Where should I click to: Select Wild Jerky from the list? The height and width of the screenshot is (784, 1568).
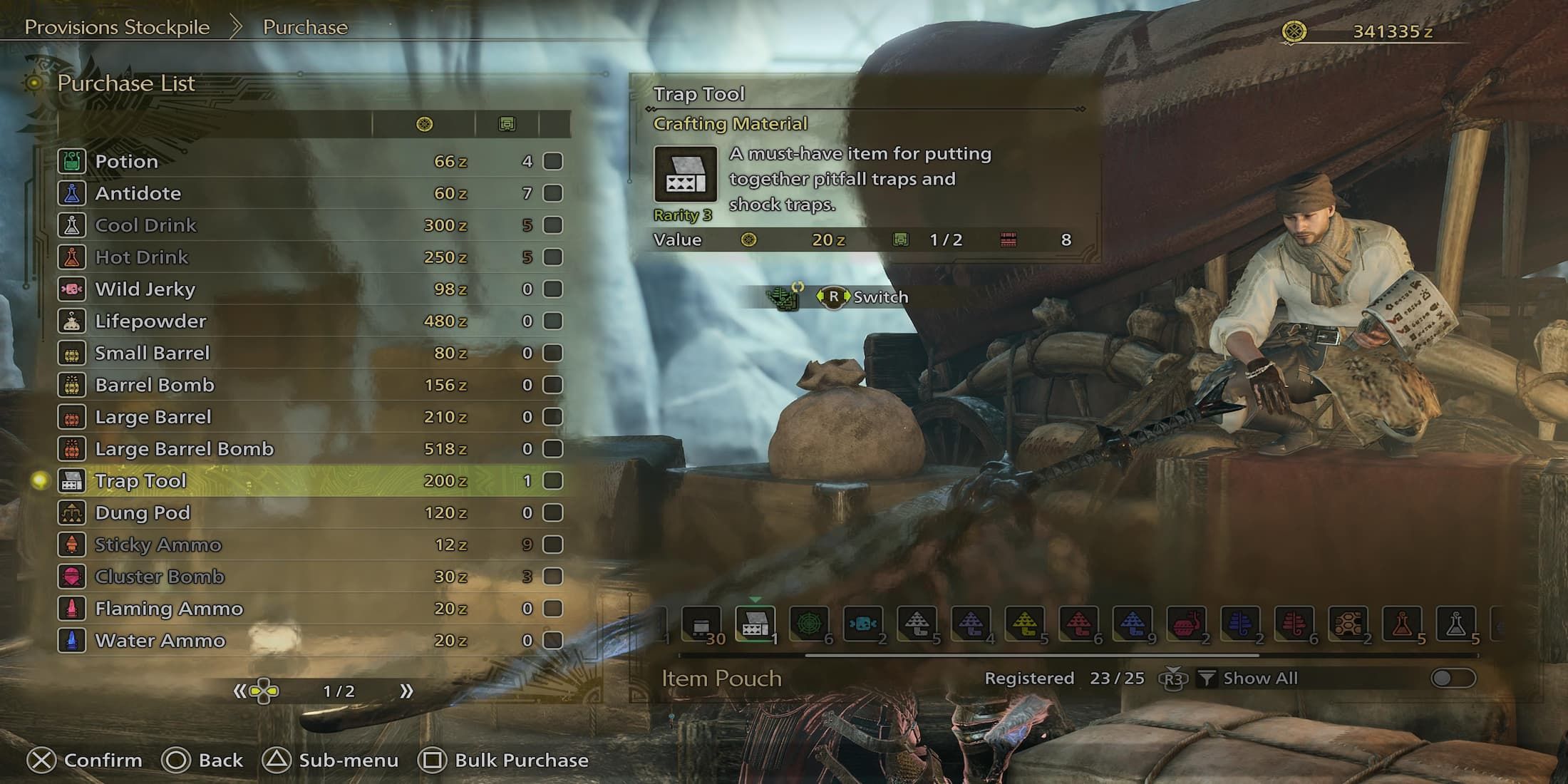coord(145,289)
